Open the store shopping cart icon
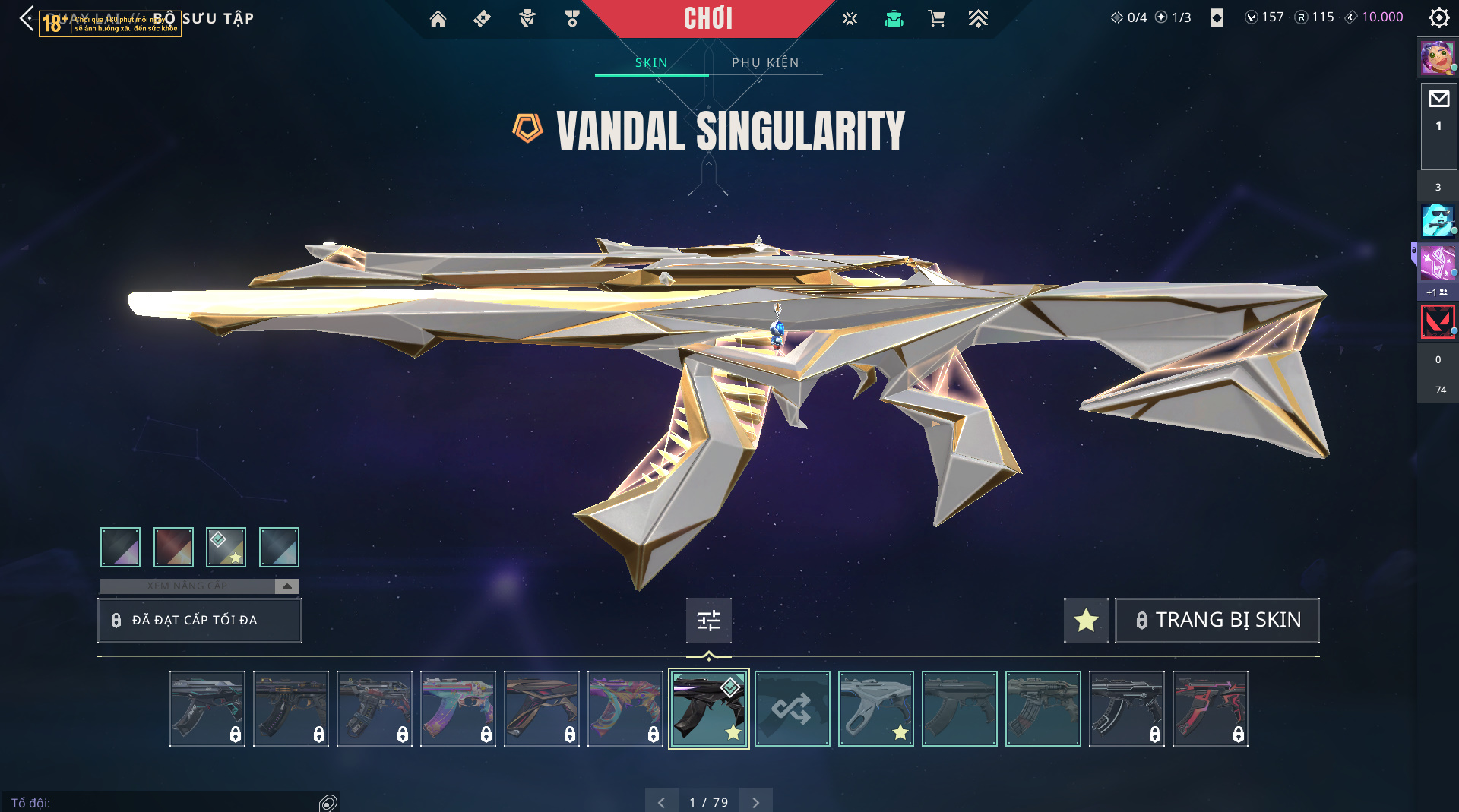This screenshot has height=812, width=1459. pos(936,19)
